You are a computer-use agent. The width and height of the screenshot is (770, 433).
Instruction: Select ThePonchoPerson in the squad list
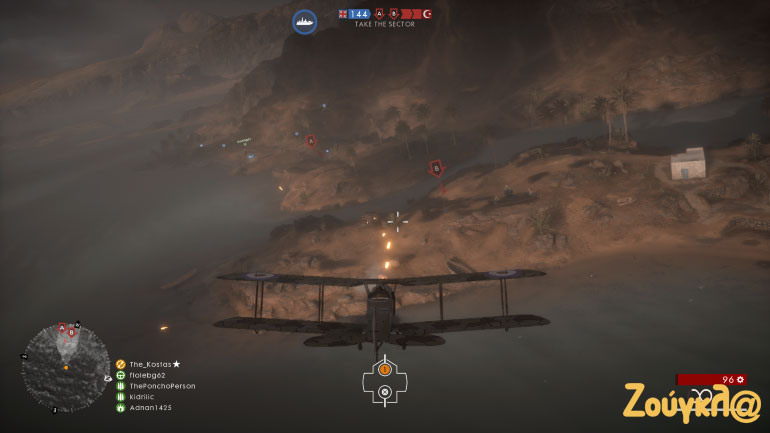162,386
